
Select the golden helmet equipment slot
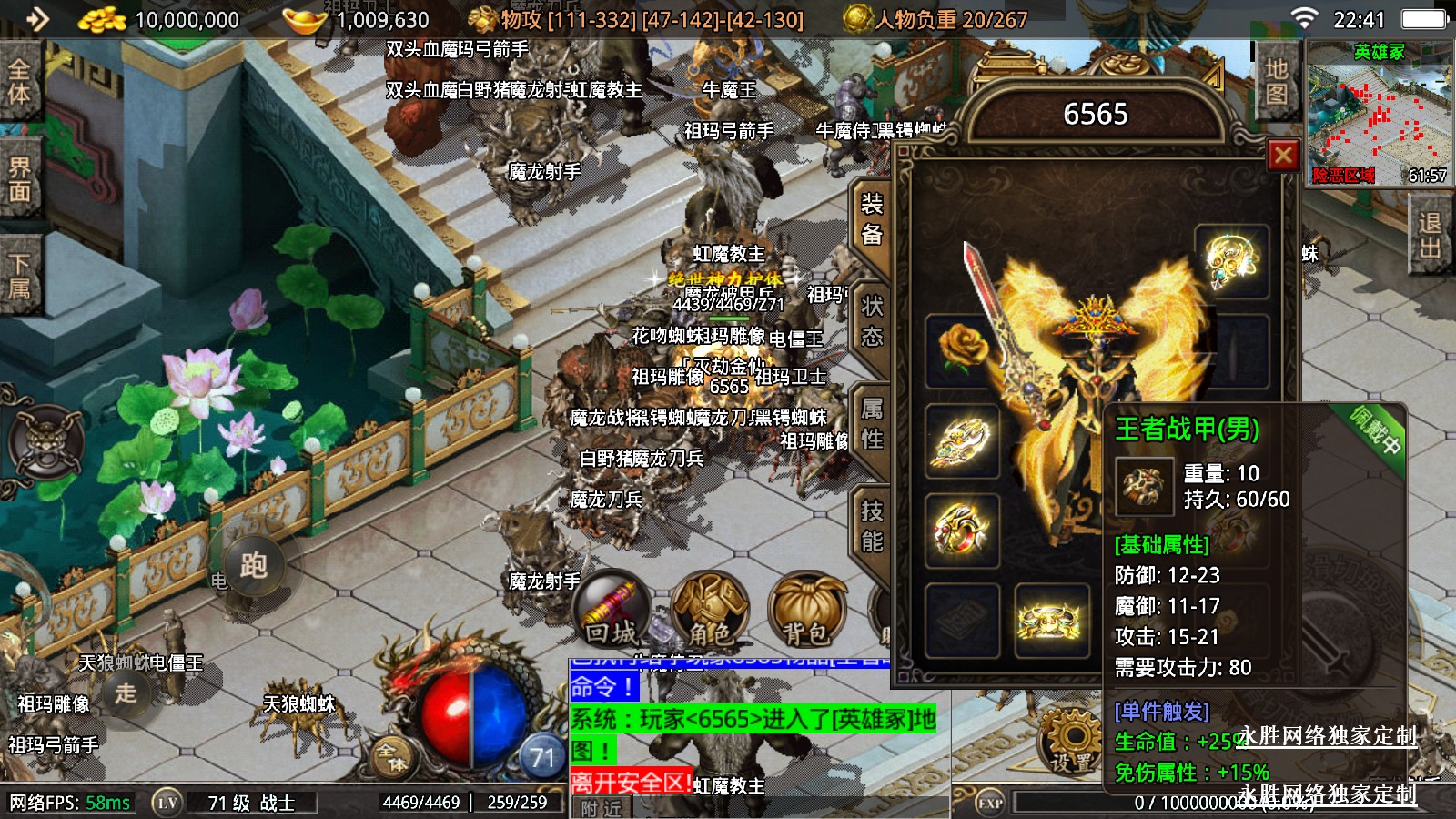click(1231, 261)
